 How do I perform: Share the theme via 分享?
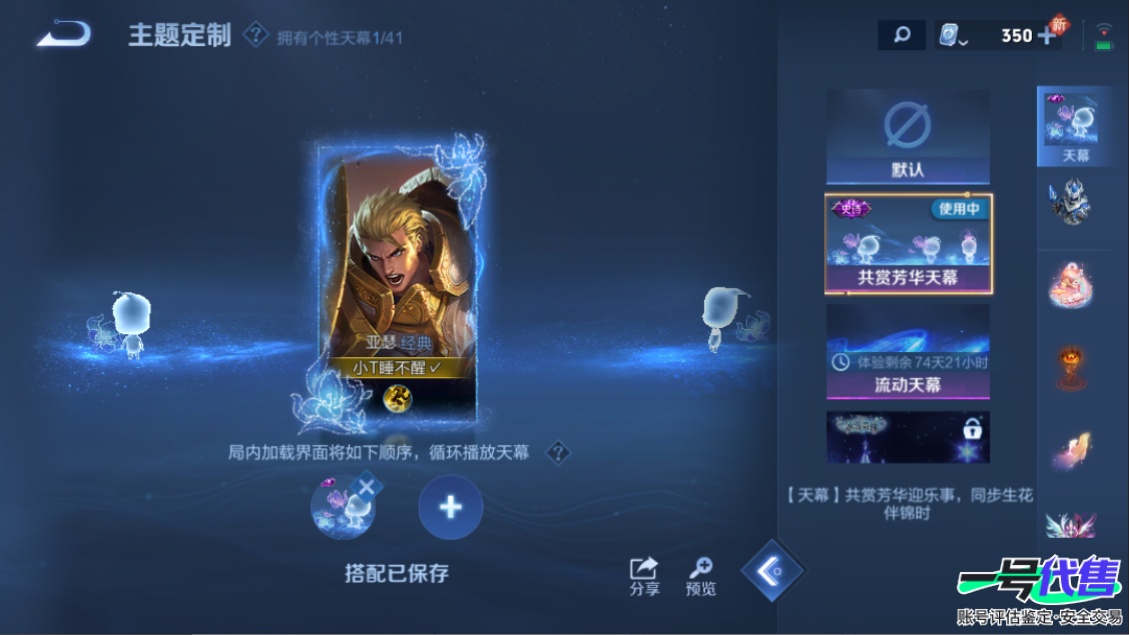point(644,576)
